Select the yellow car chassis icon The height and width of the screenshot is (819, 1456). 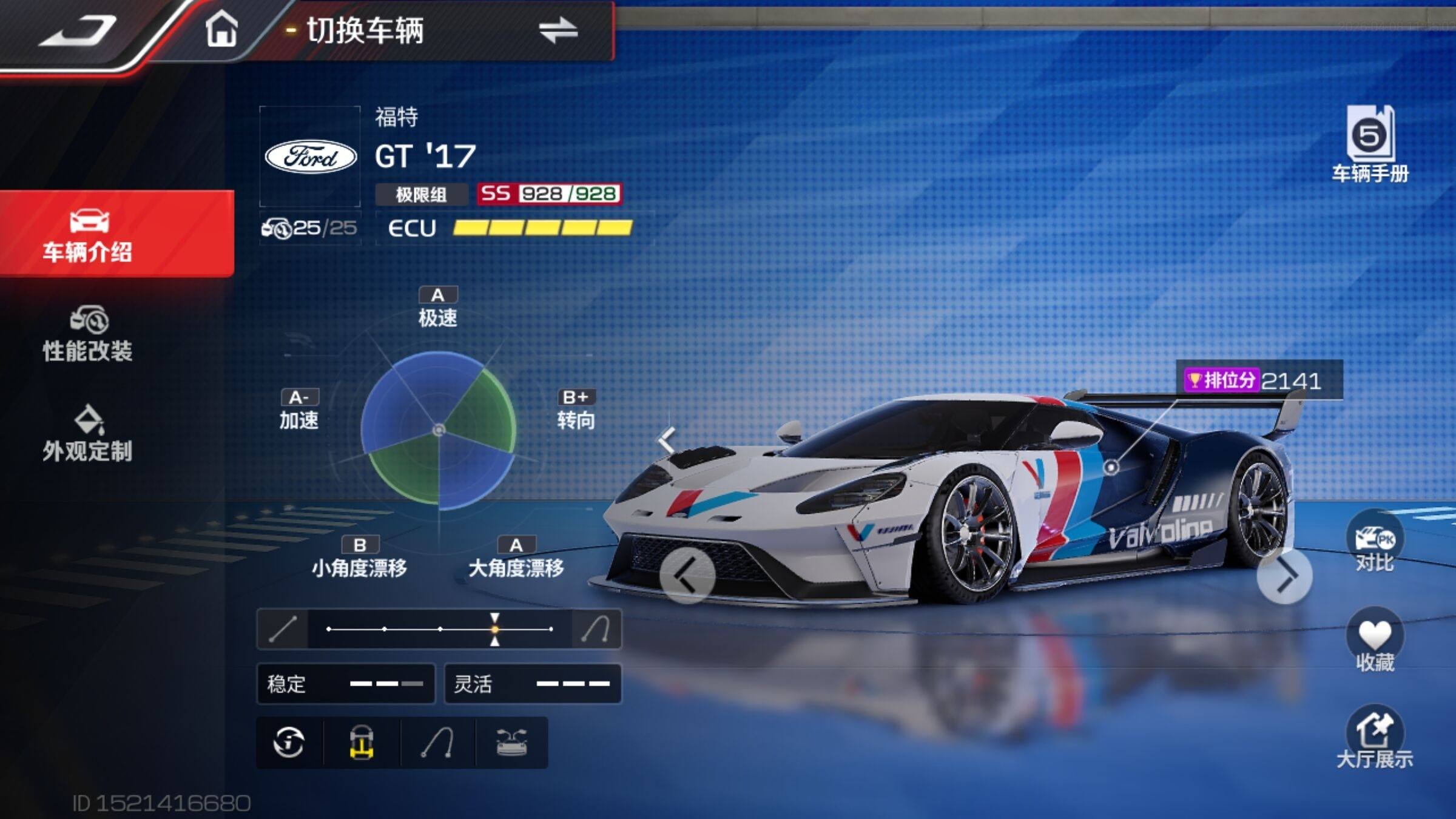coord(362,743)
